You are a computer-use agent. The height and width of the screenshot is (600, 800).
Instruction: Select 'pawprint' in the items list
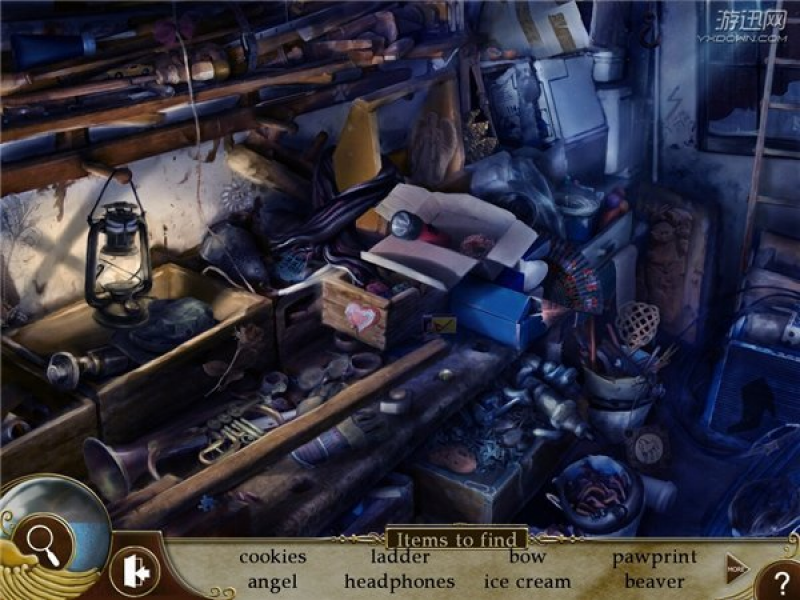654,557
